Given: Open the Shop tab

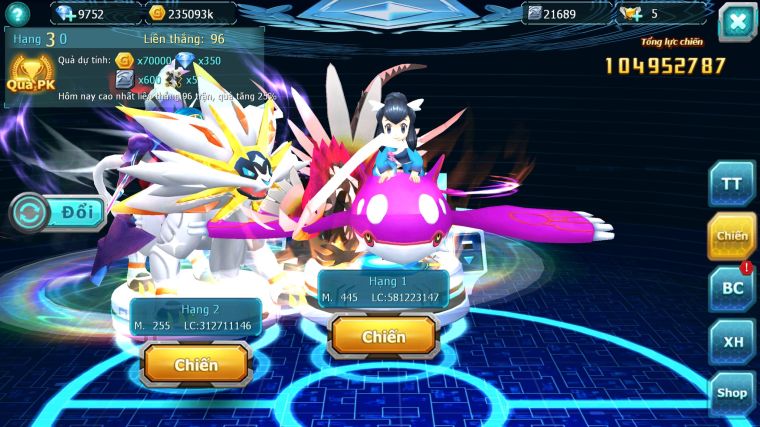Looking at the screenshot, I should click(x=731, y=393).
